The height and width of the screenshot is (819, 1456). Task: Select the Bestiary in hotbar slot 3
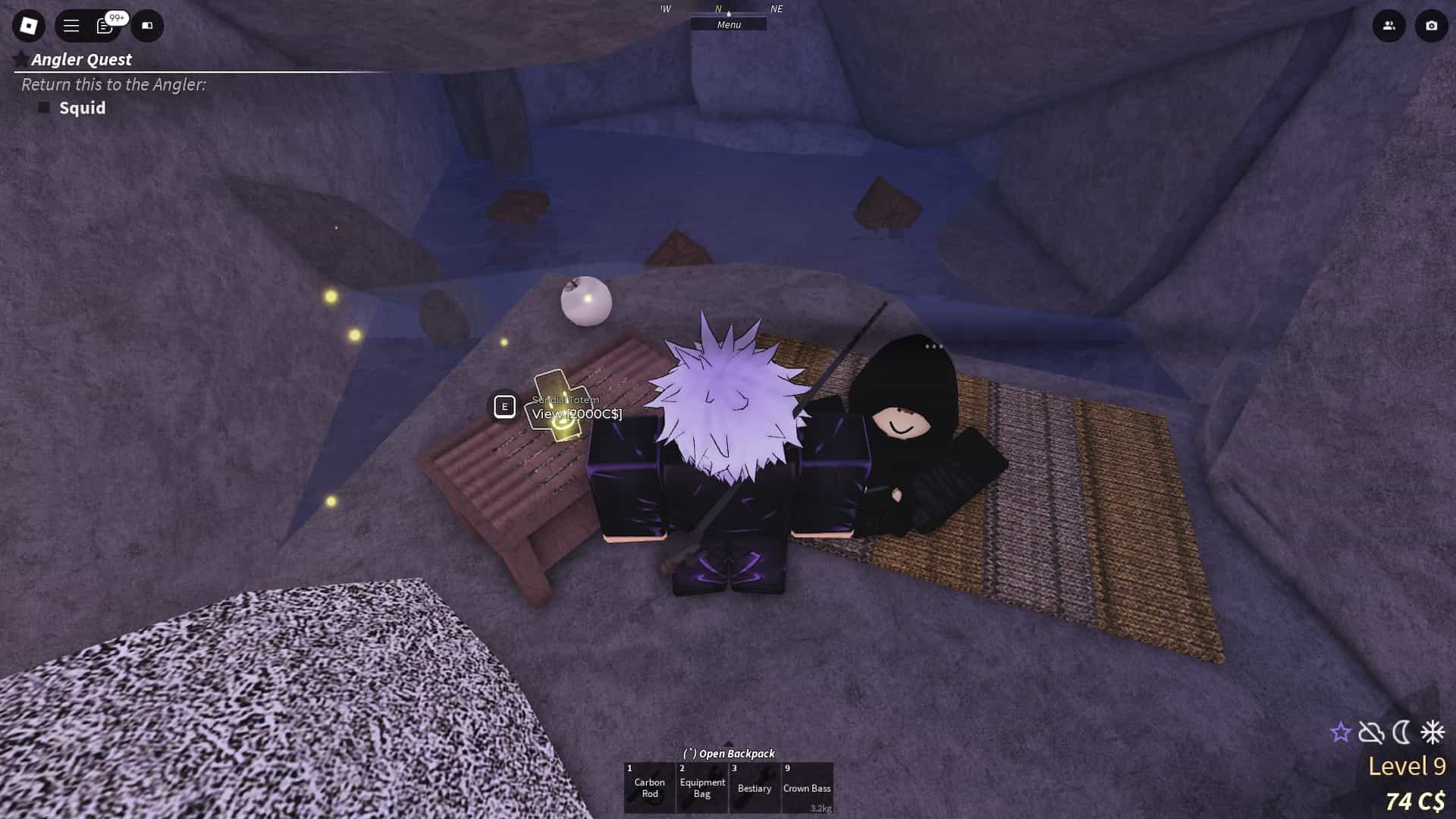(754, 787)
